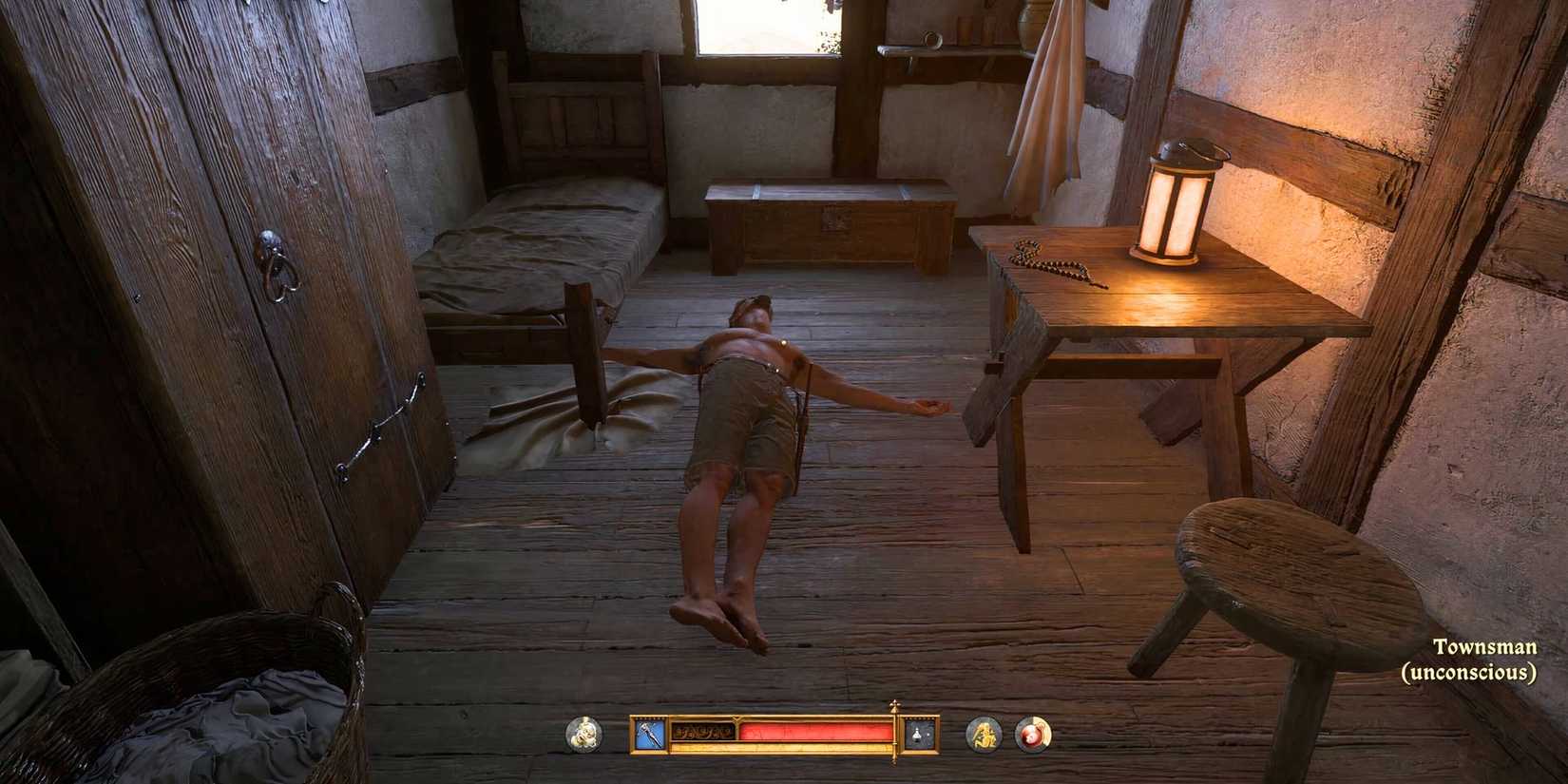
Task: Click the red health bar
Action: pyautogui.click(x=813, y=732)
